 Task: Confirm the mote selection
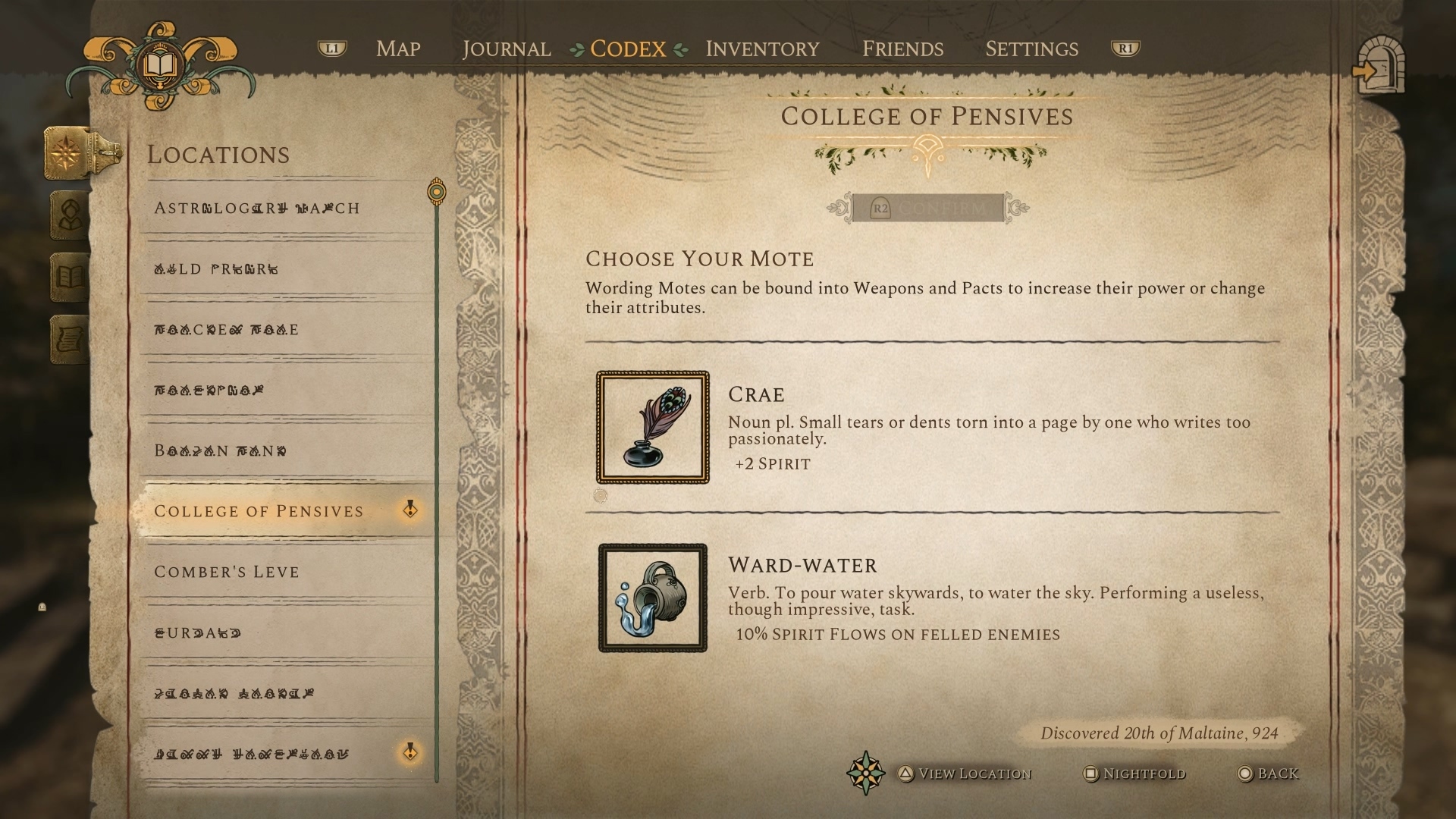coord(927,208)
